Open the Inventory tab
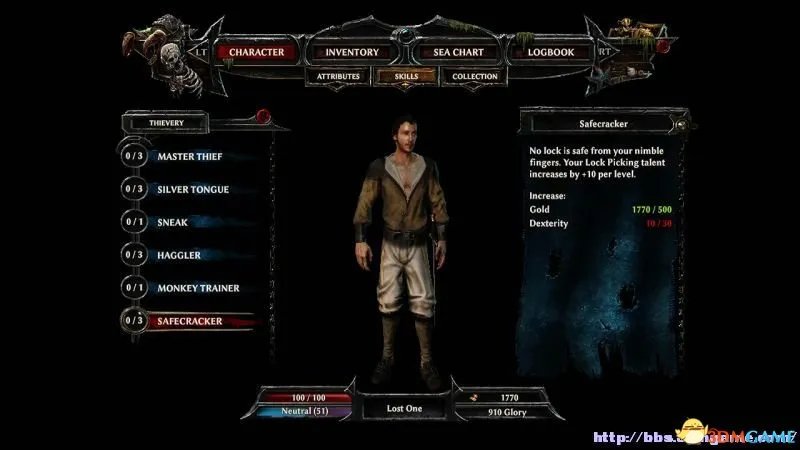 pos(351,52)
